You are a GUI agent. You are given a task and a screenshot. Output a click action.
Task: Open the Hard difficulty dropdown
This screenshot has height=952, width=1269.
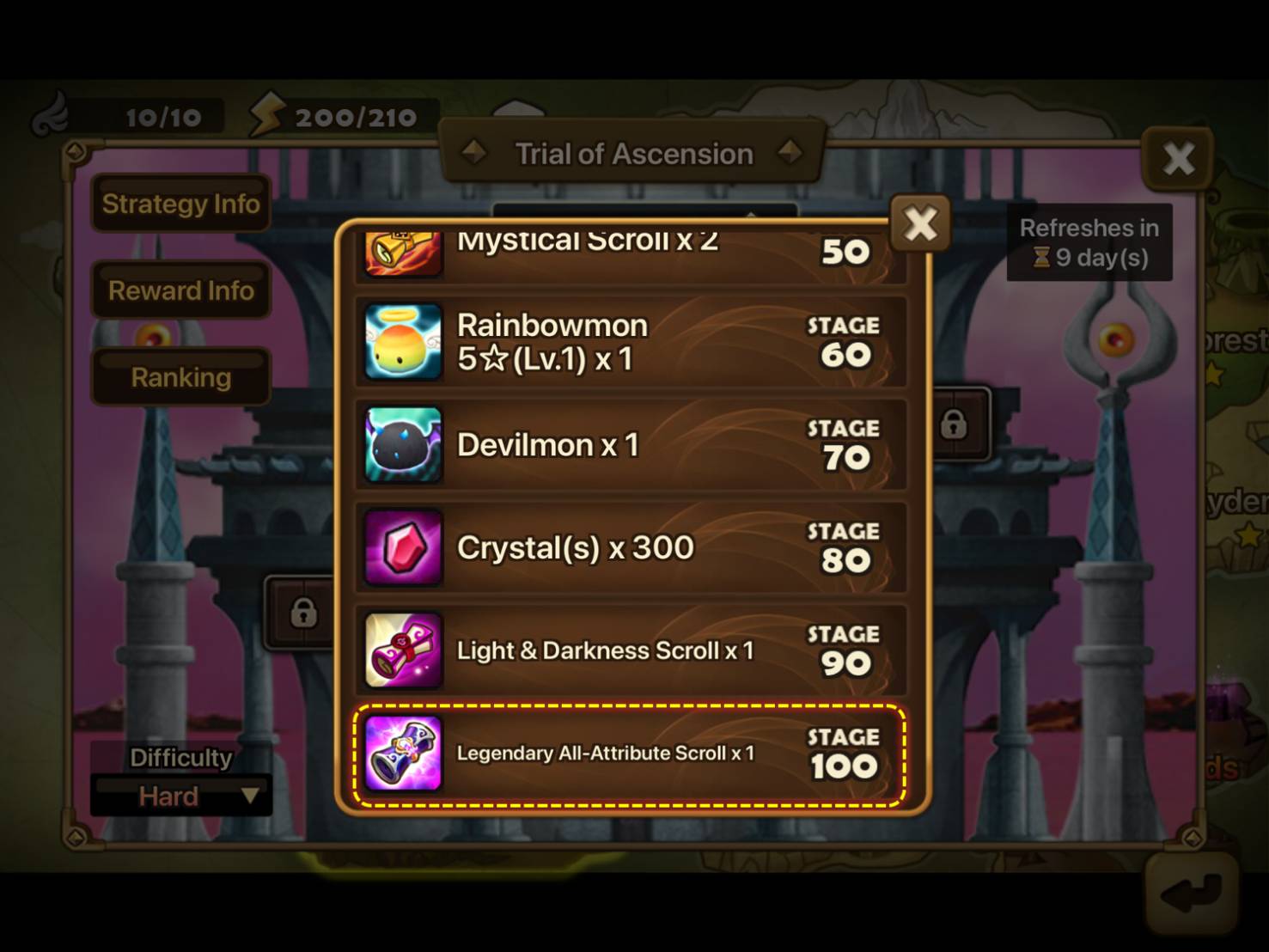click(181, 796)
